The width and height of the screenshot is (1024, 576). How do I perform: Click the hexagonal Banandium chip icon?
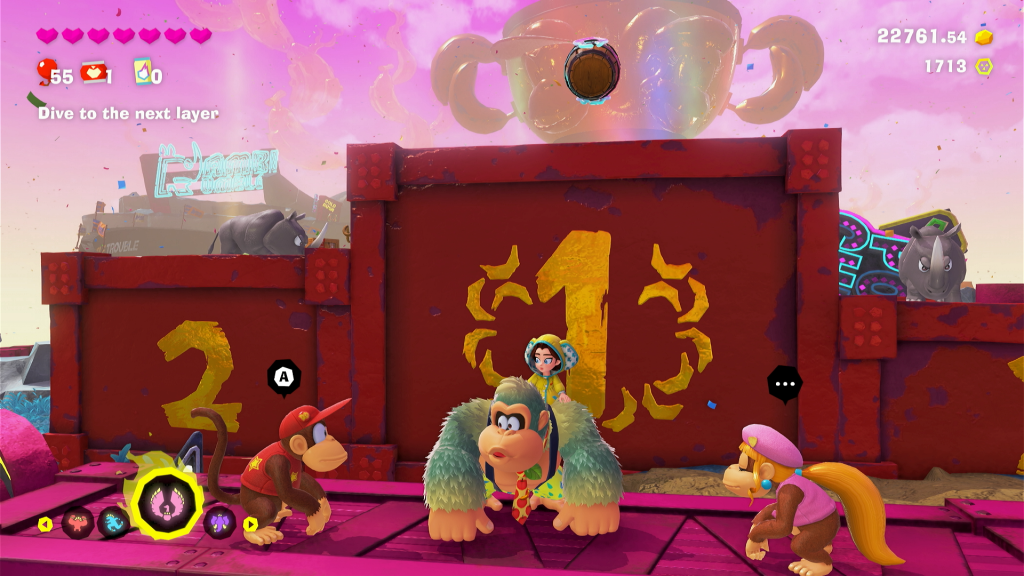click(x=984, y=67)
